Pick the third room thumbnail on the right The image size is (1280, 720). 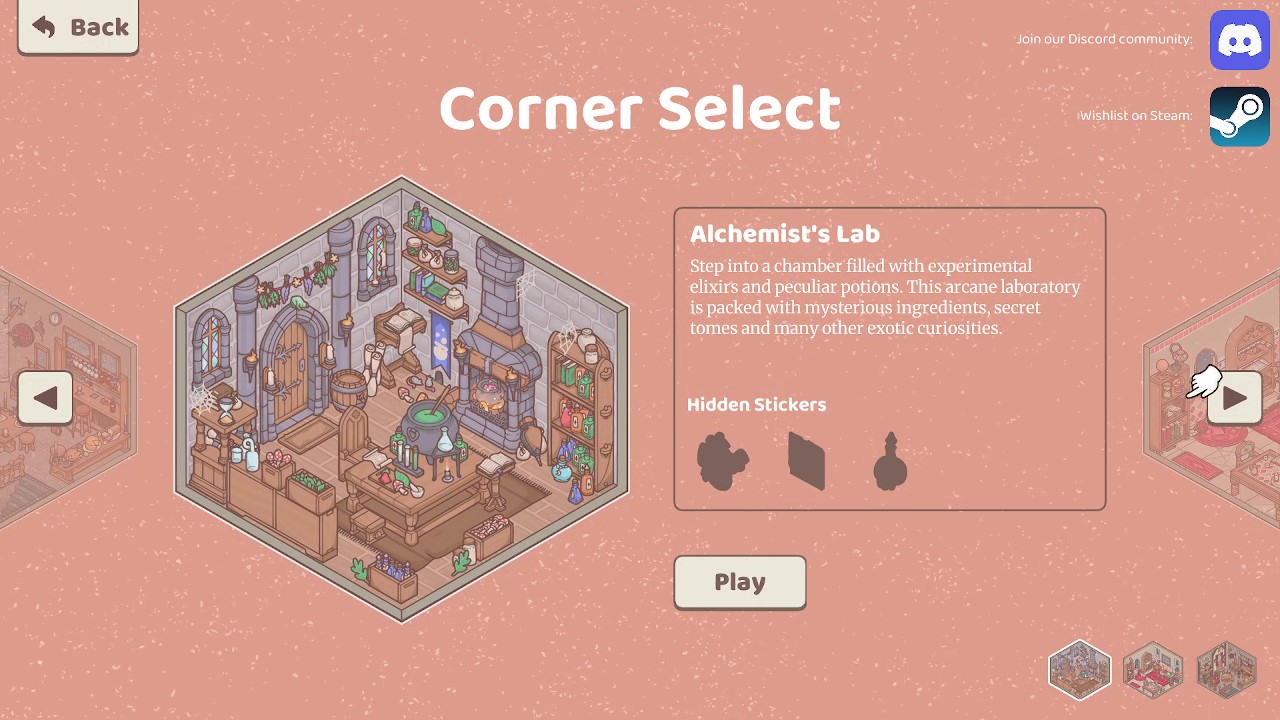[x=1226, y=669]
